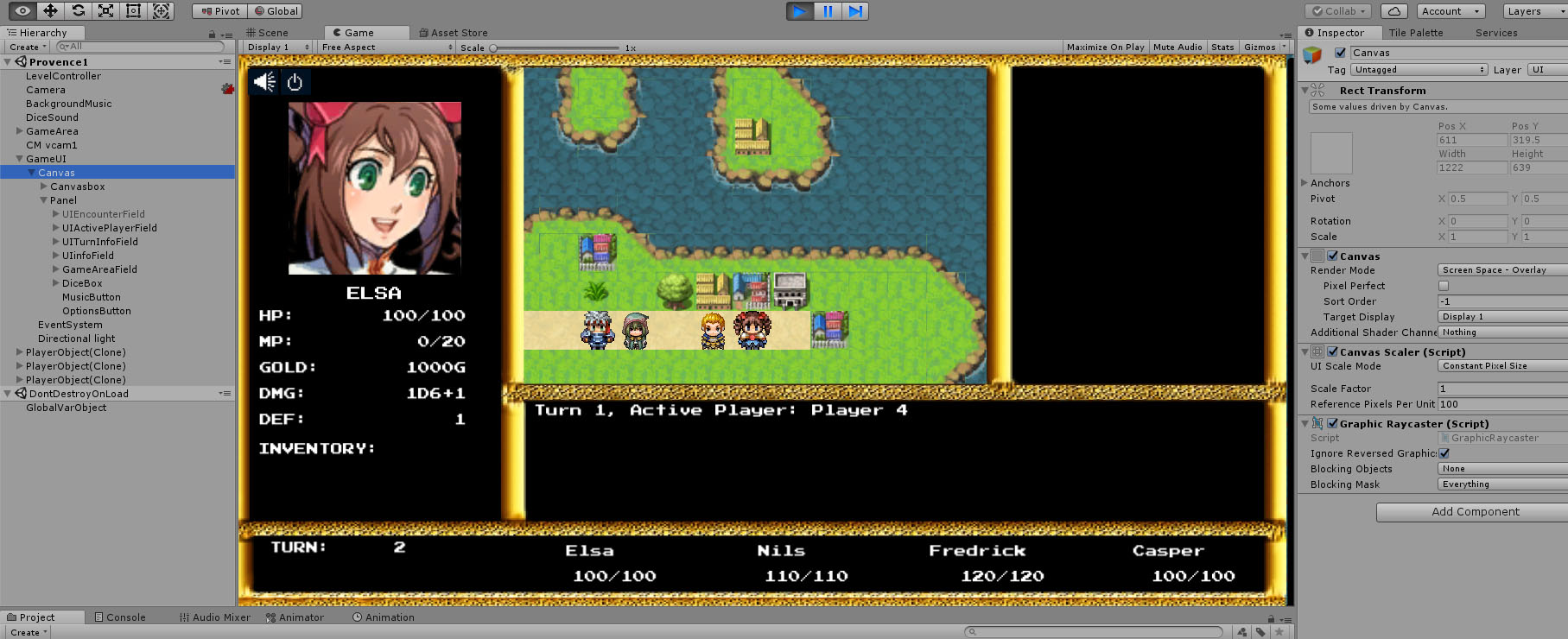The height and width of the screenshot is (639, 1568).
Task: Select the Rect tool
Action: [x=133, y=11]
